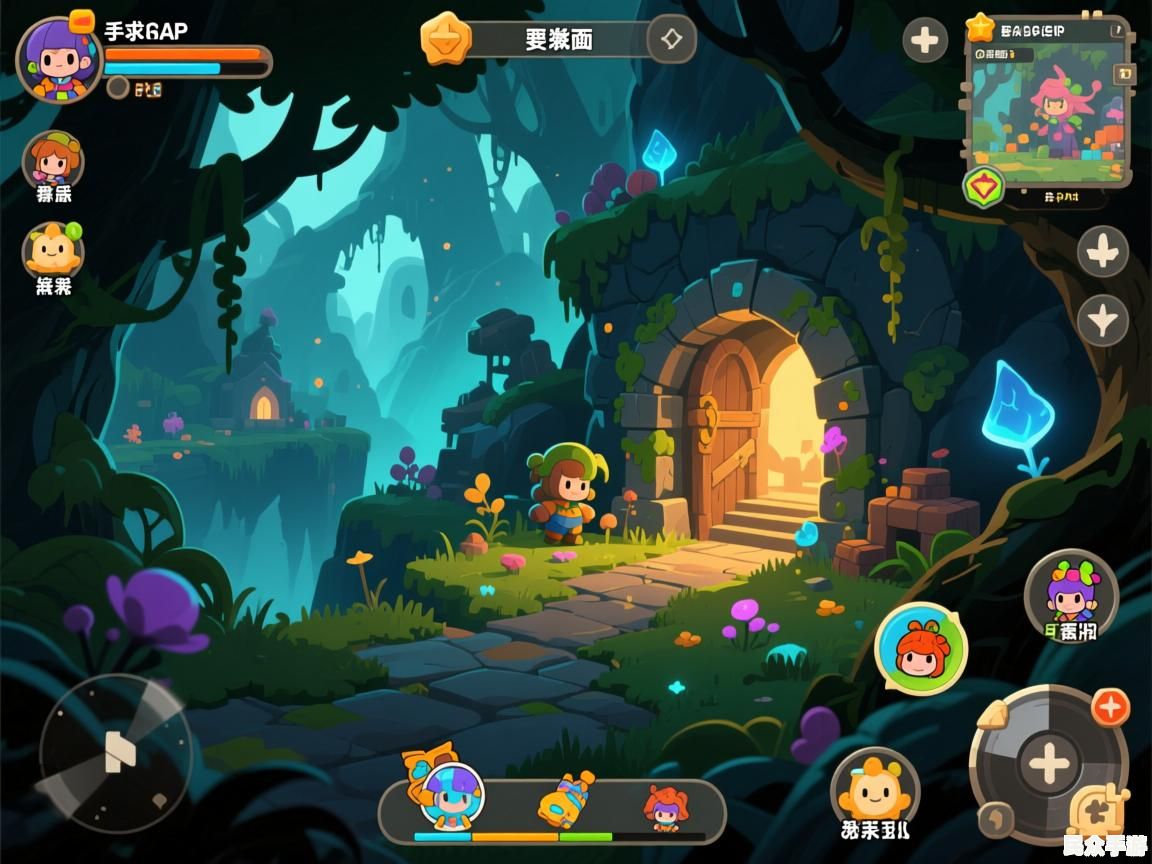Viewport: 1152px width, 864px height.
Task: Choose the red-haired character in the green bubble
Action: [x=921, y=650]
